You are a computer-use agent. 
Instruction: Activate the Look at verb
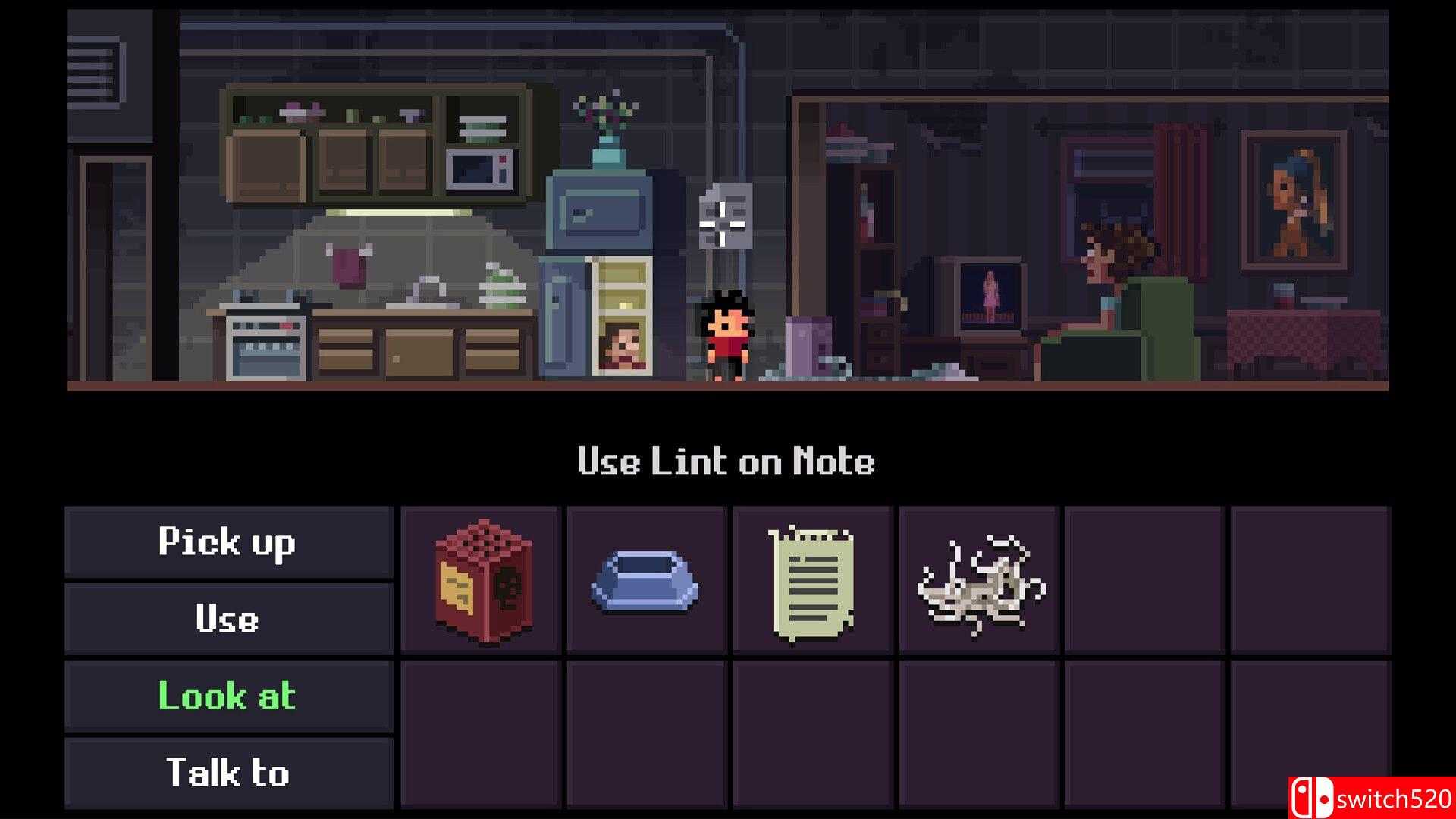coord(227,696)
